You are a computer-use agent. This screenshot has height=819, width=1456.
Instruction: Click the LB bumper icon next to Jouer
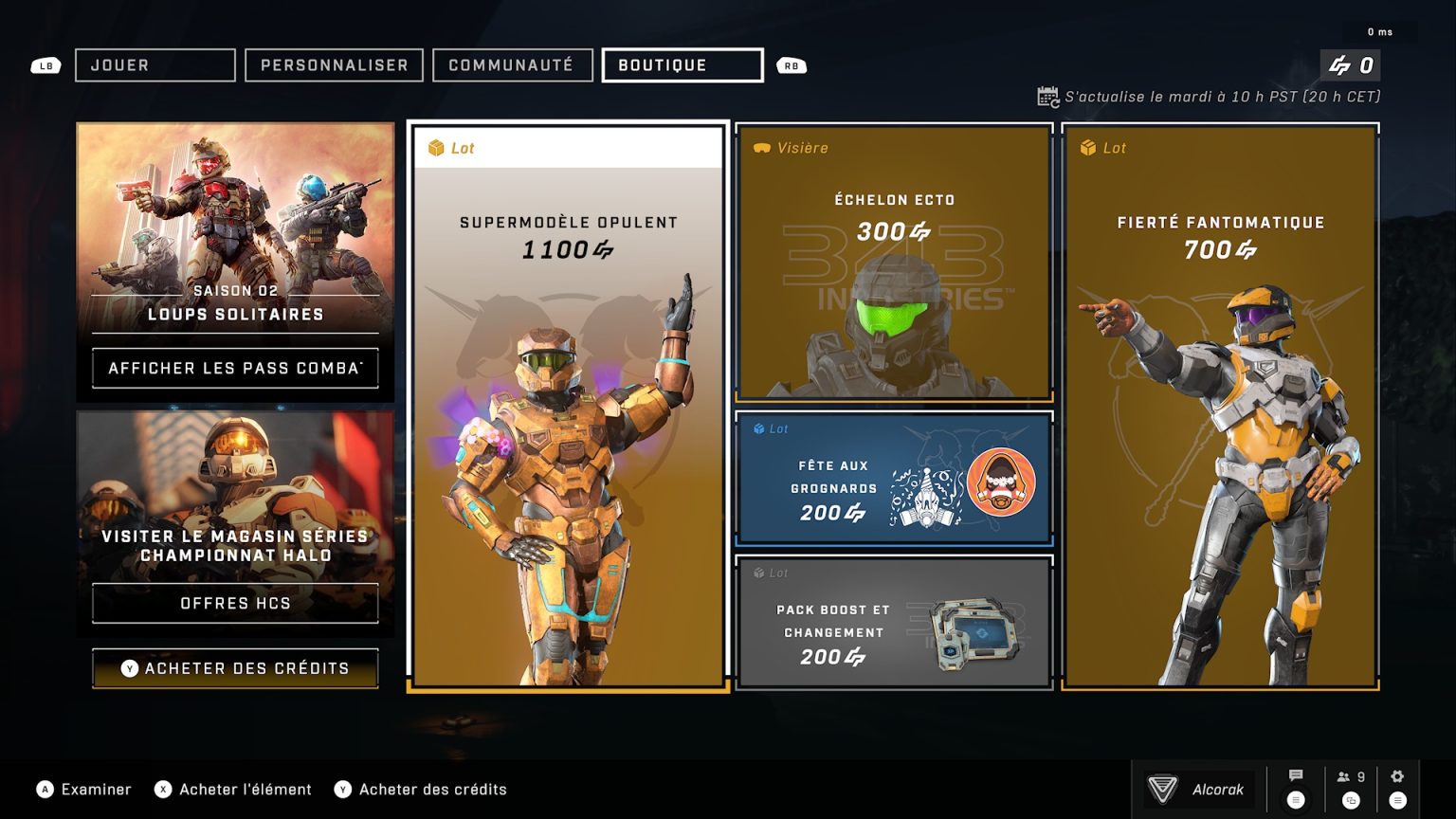(x=44, y=65)
